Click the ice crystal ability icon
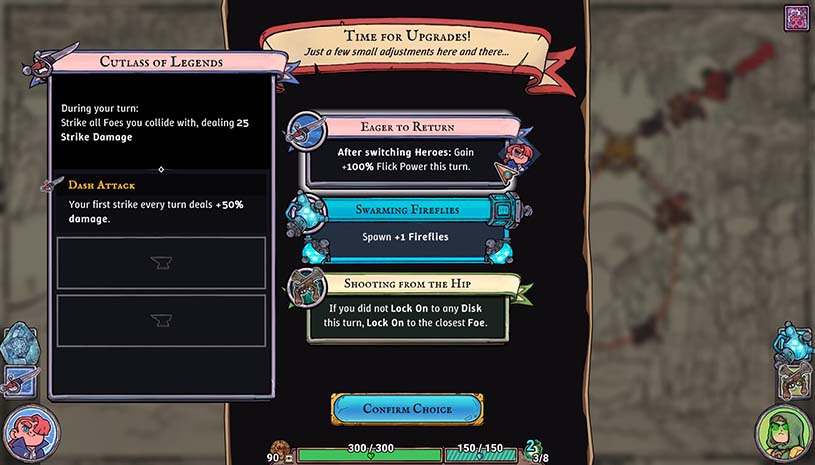This screenshot has width=815, height=465. click(18, 342)
